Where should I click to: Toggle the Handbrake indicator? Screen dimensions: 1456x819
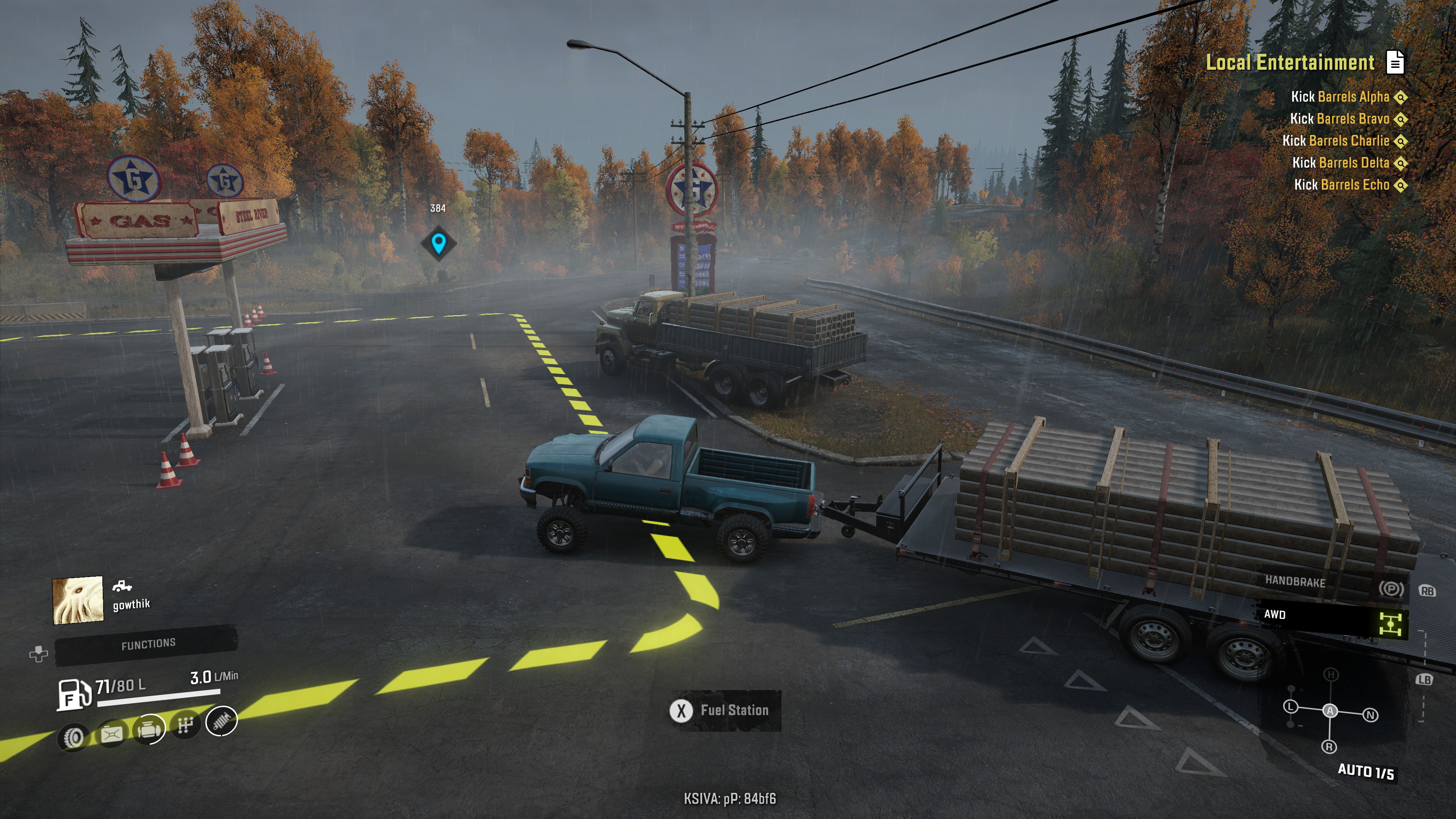click(x=1391, y=588)
